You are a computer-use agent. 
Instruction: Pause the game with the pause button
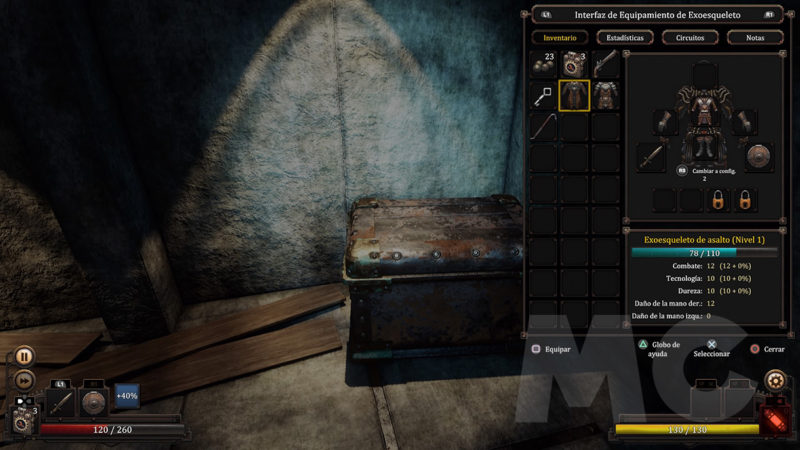point(24,355)
